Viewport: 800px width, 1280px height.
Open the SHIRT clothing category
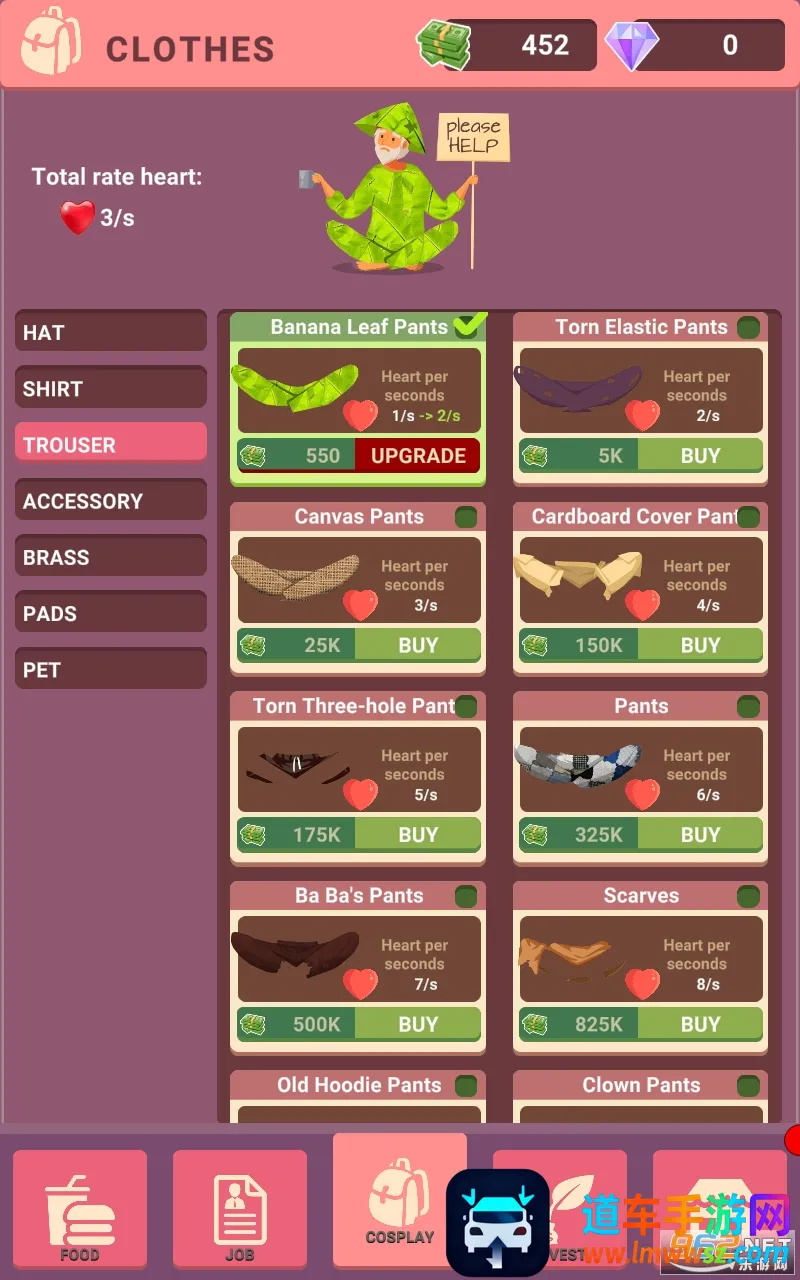(110, 388)
